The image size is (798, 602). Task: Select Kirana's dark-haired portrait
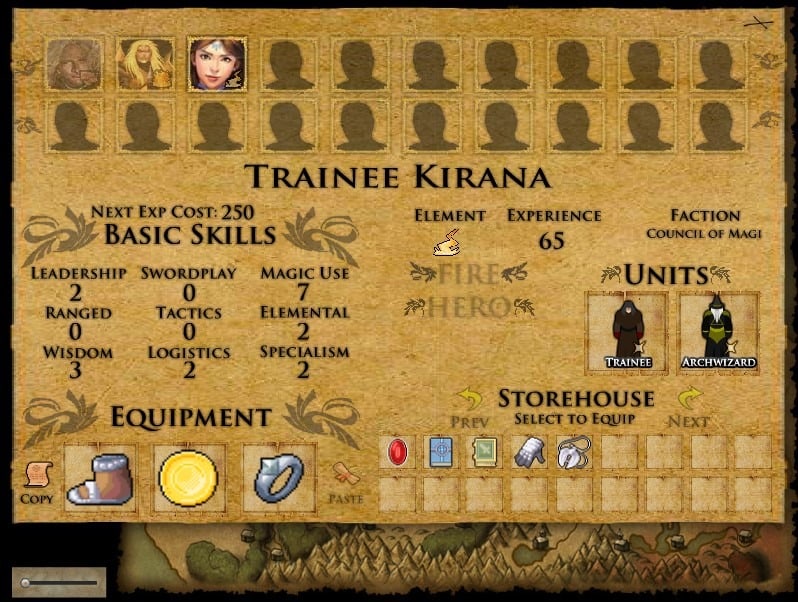point(217,64)
